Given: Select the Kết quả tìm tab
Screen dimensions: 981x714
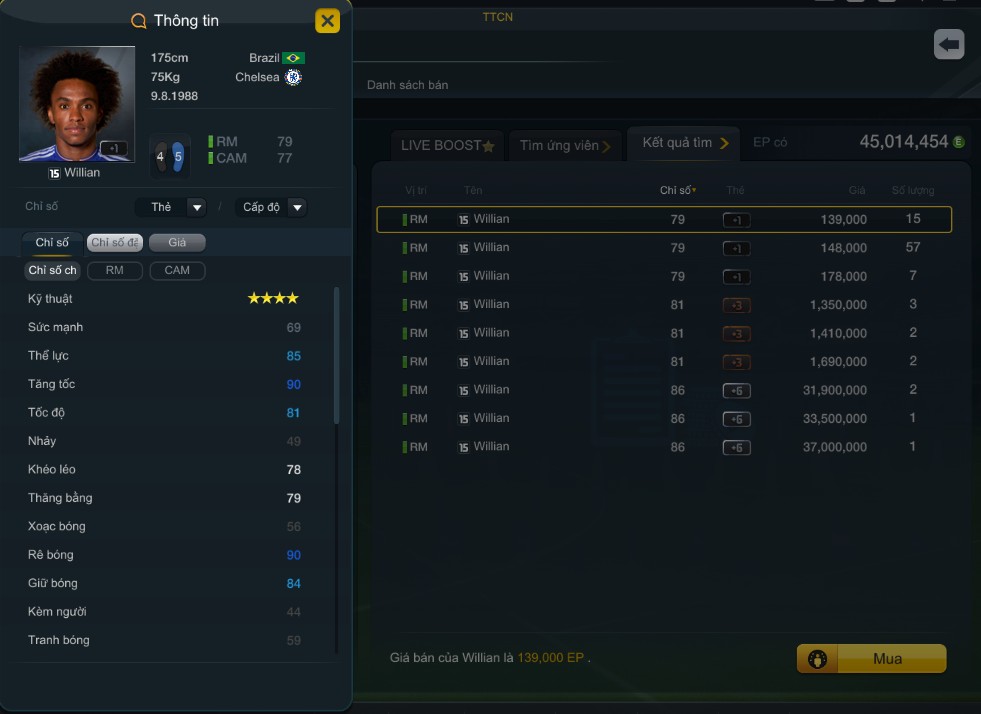Looking at the screenshot, I should point(685,143).
